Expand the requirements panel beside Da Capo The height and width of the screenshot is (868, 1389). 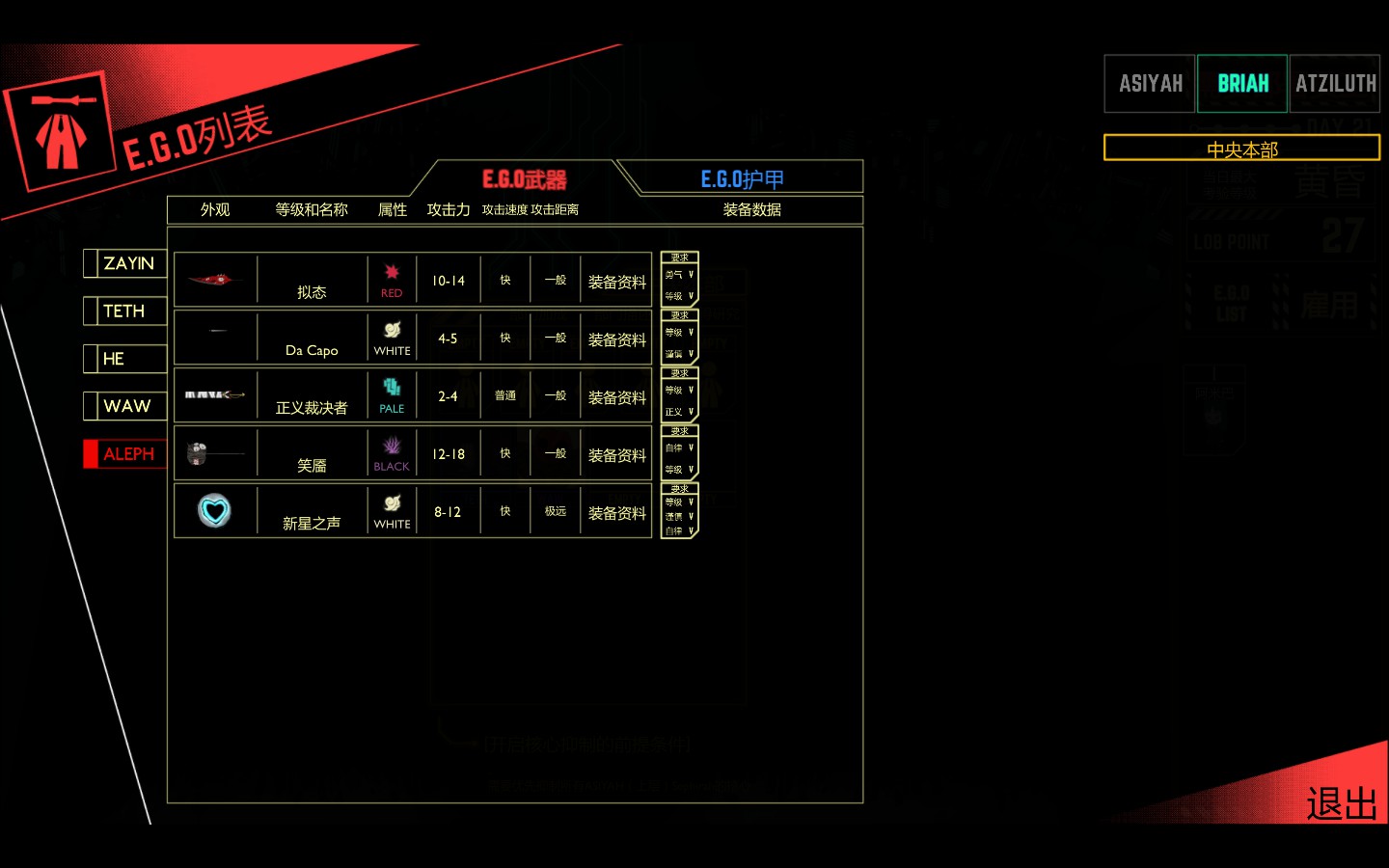pyautogui.click(x=679, y=337)
